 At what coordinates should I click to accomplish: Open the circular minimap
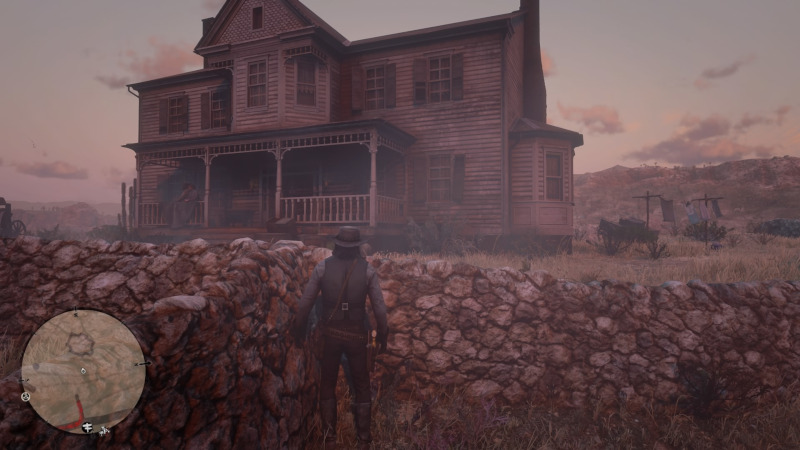[x=83, y=370]
